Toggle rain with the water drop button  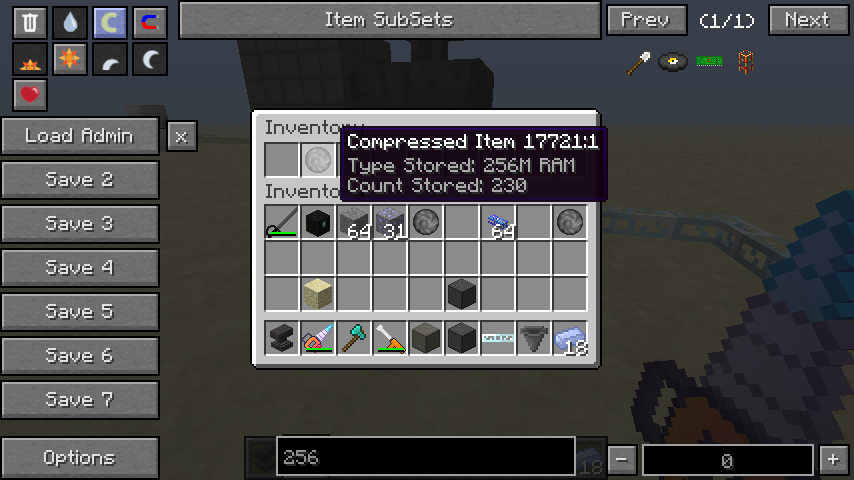tap(70, 22)
